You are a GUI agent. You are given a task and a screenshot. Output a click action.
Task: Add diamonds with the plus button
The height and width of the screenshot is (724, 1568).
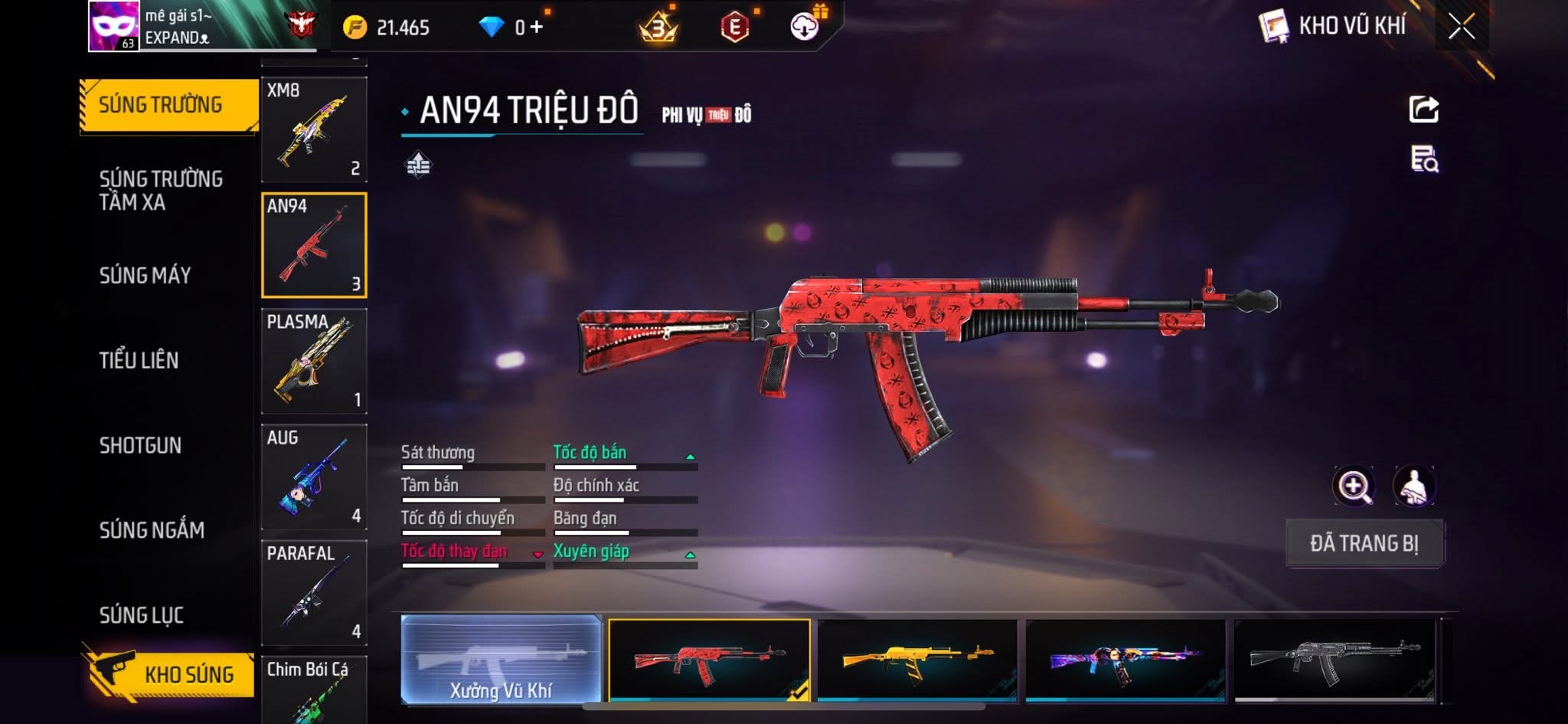536,28
